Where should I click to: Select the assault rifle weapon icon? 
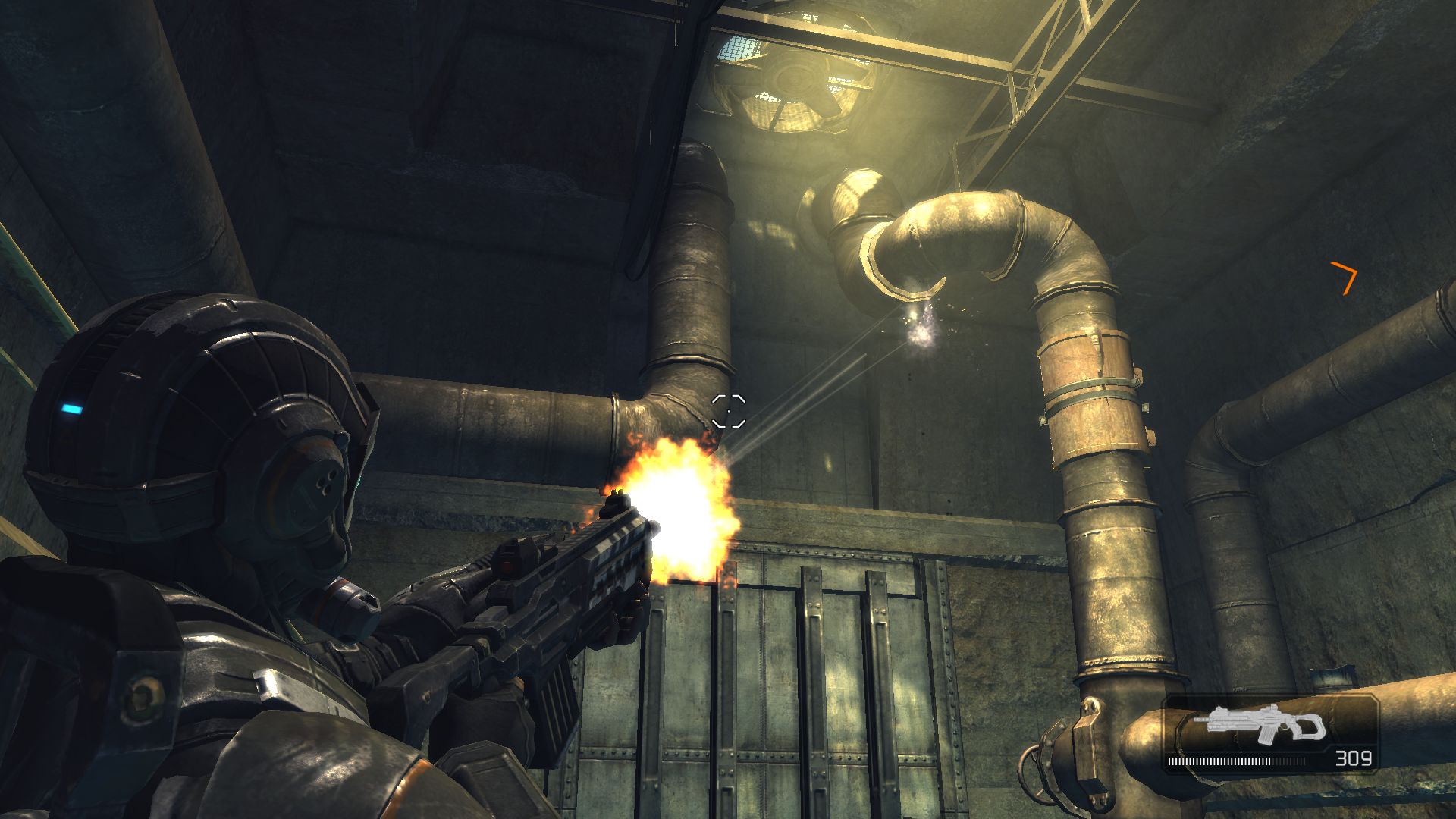[x=1260, y=724]
